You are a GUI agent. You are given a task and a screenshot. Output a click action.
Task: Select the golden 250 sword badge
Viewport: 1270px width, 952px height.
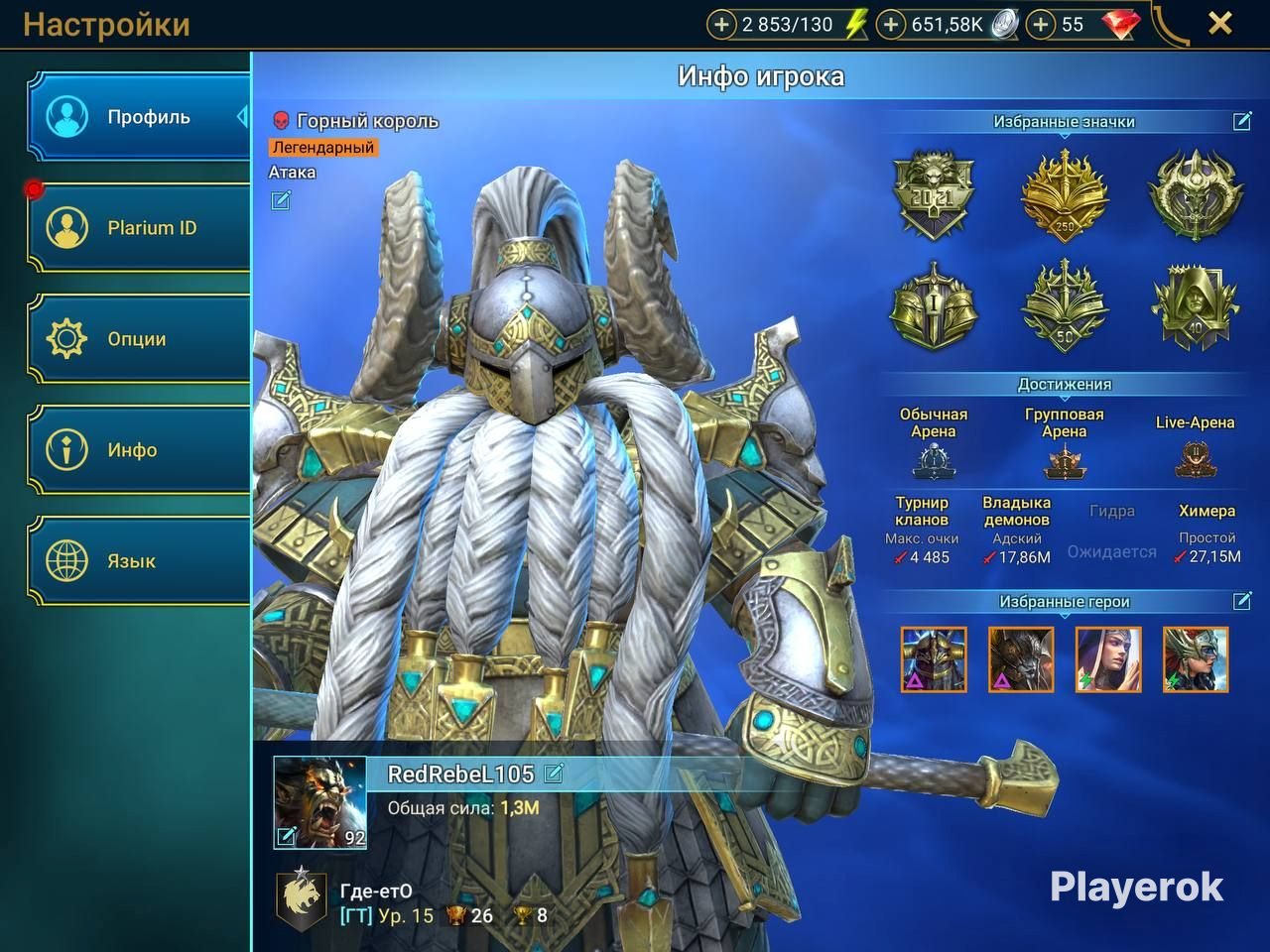(1065, 194)
